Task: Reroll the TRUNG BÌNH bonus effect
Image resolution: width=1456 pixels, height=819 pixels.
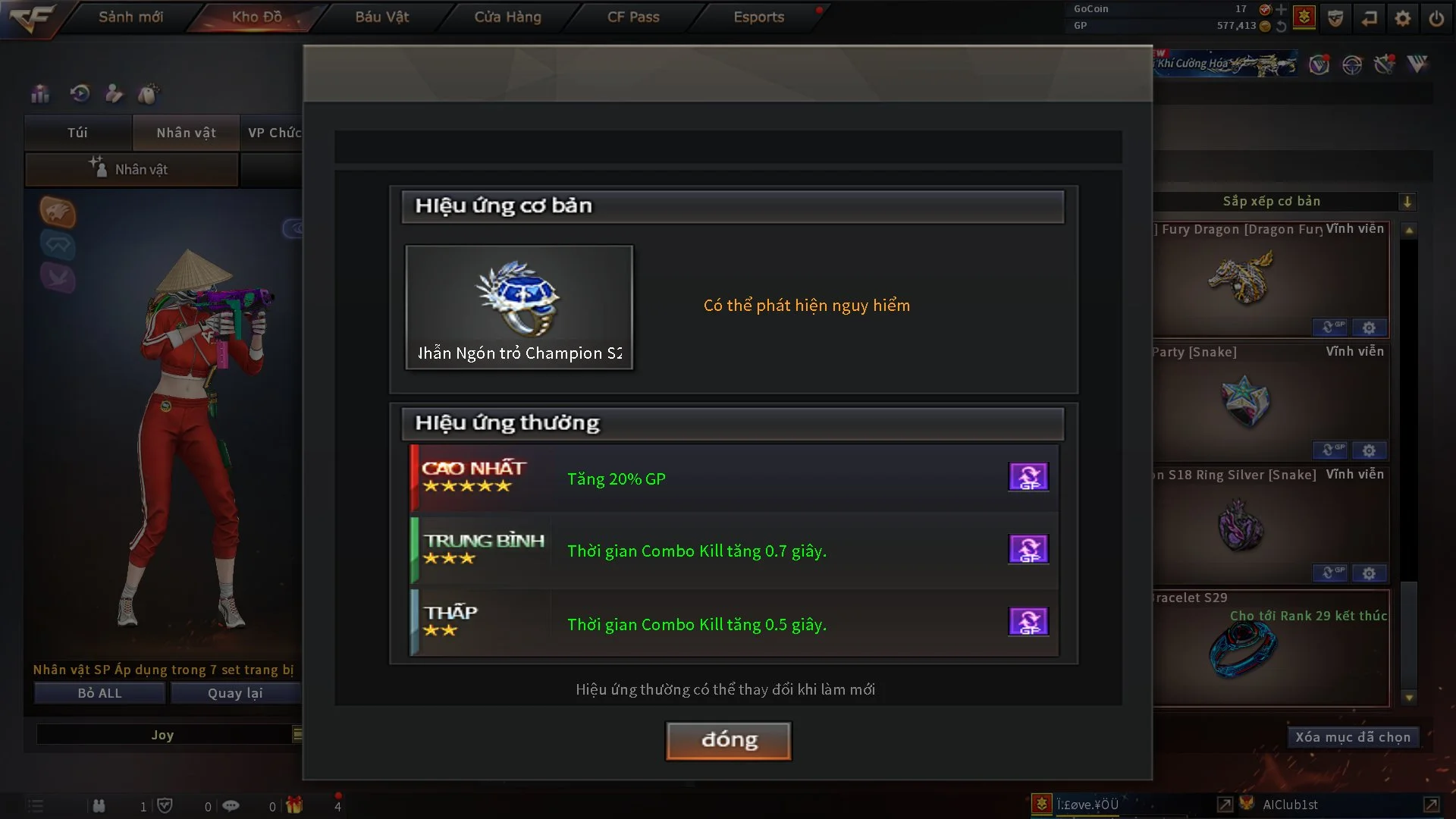Action: pos(1028,549)
